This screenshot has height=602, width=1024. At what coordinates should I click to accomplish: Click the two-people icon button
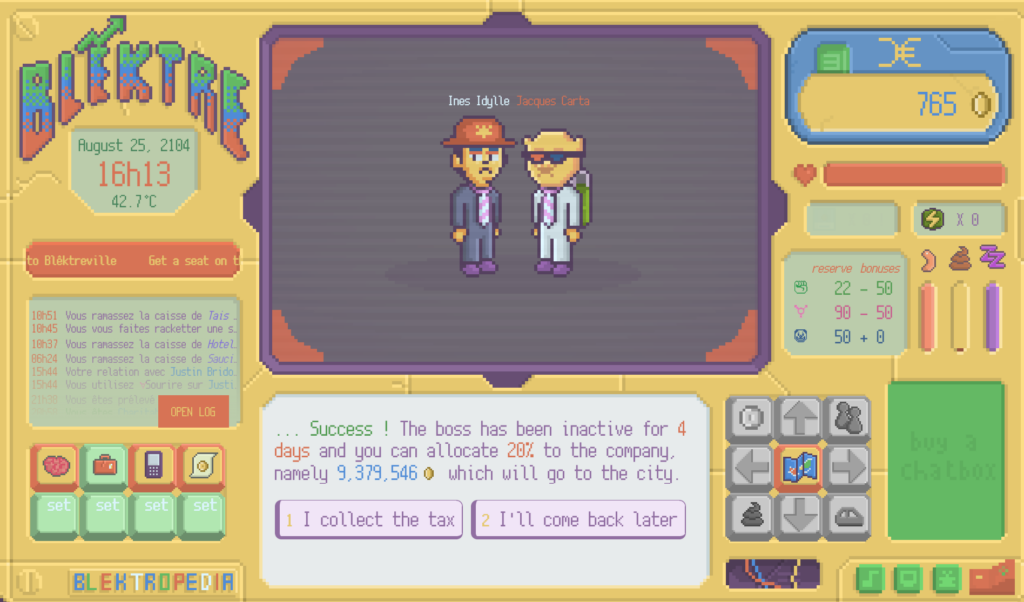(847, 418)
